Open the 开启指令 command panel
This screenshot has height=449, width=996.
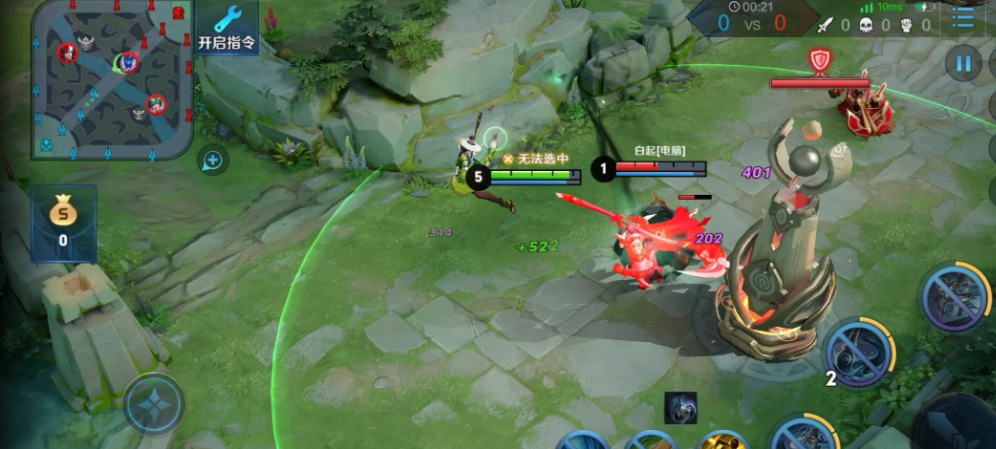[x=226, y=28]
